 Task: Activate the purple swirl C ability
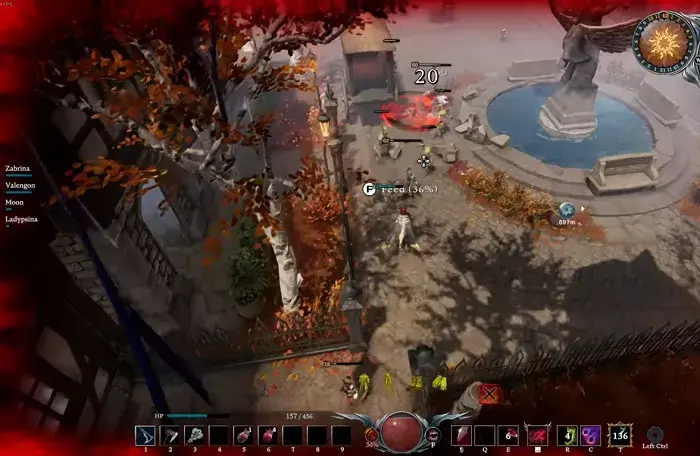click(x=592, y=435)
